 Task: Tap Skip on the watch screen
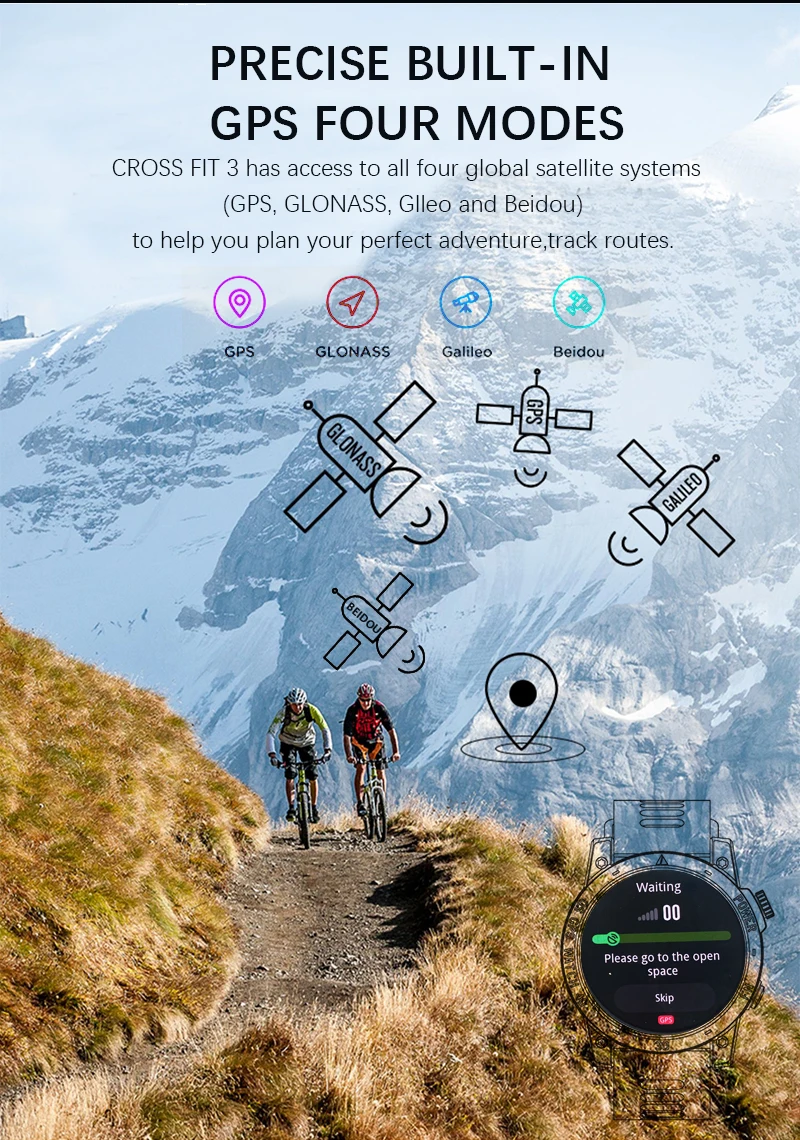tap(664, 998)
